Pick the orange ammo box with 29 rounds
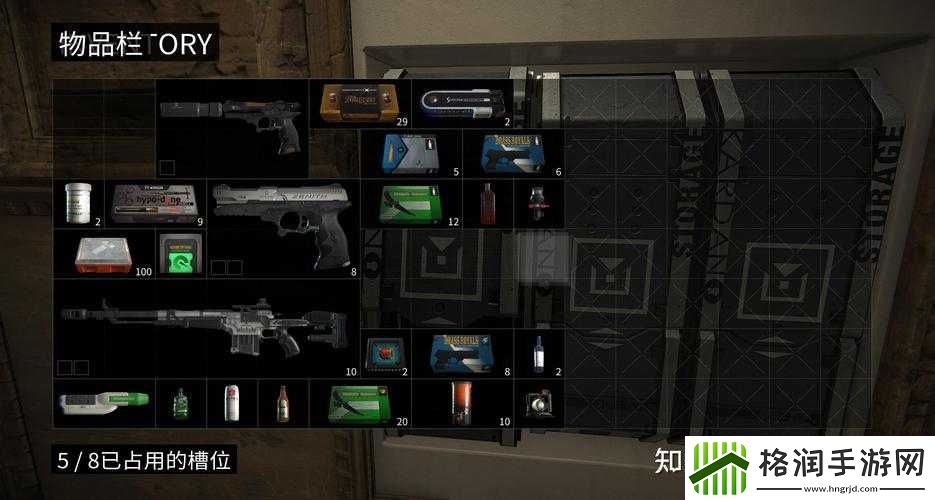 point(360,103)
